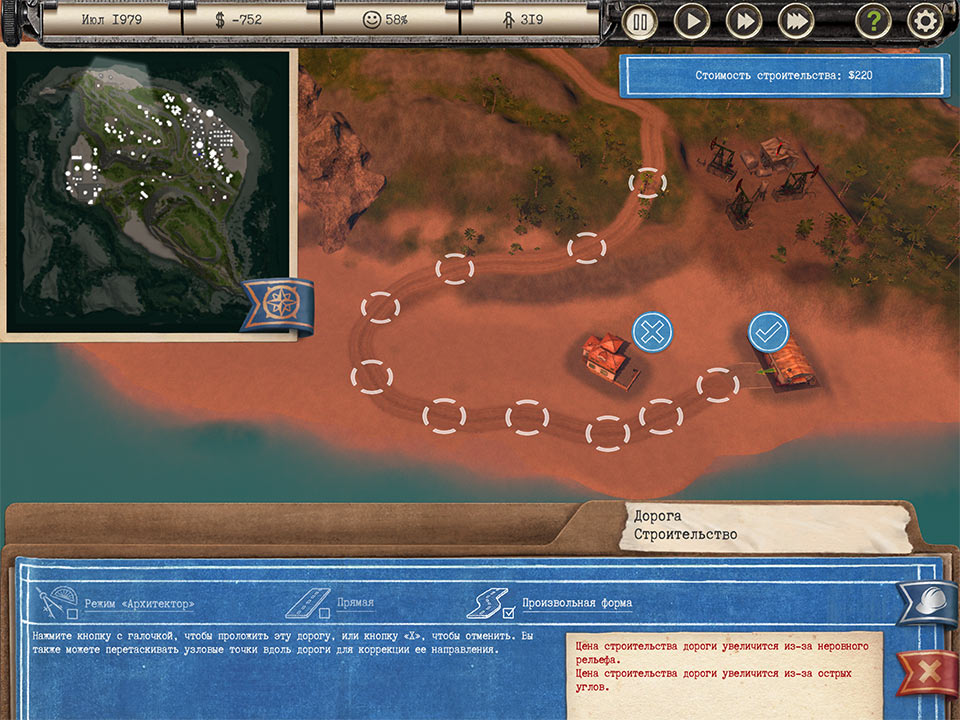Click the compass flag beside the minimap
This screenshot has height=720, width=960.
276,304
